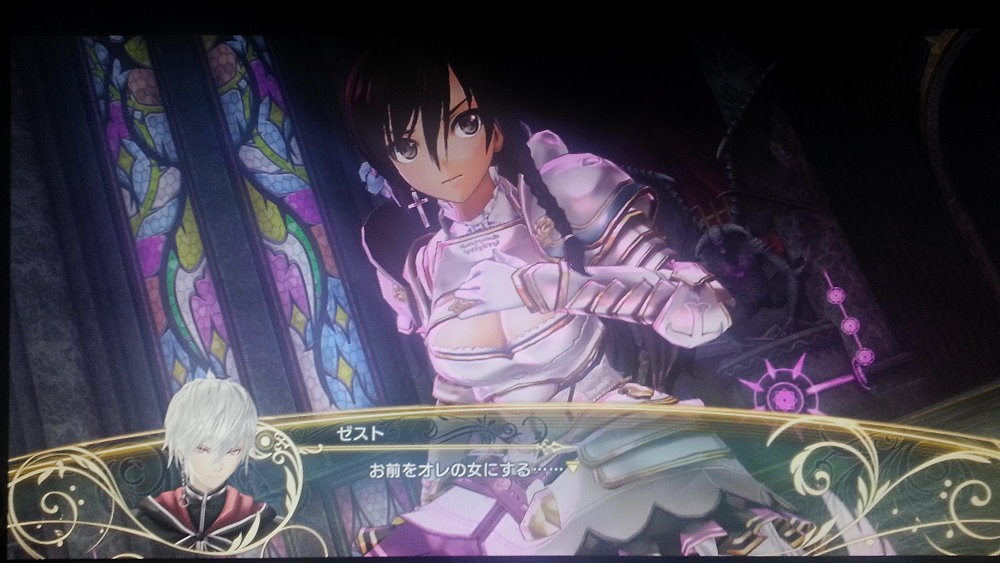The width and height of the screenshot is (1000, 563).
Task: Click the yellow dialogue advance arrow
Action: (x=573, y=466)
